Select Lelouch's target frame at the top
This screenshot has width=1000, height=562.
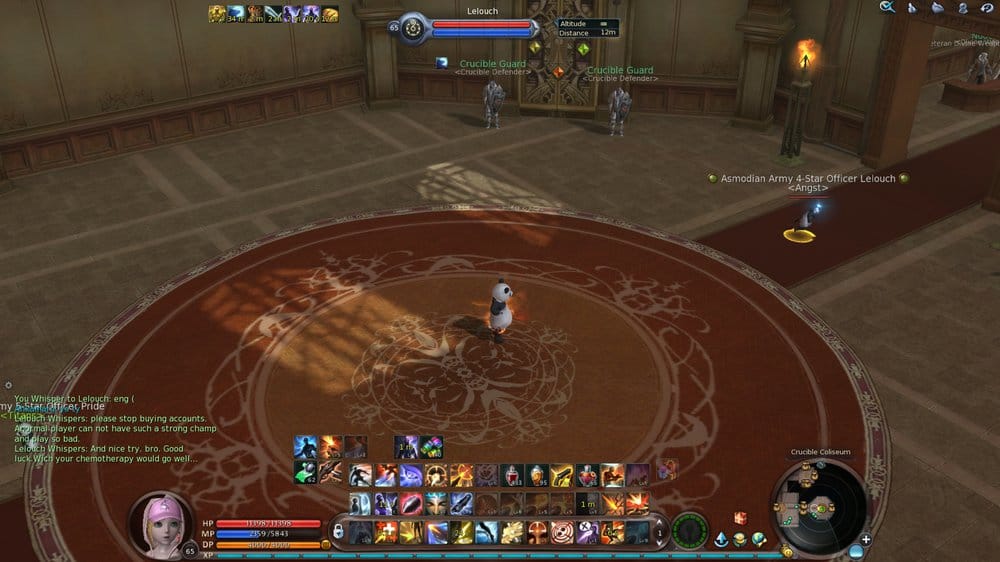pos(483,27)
